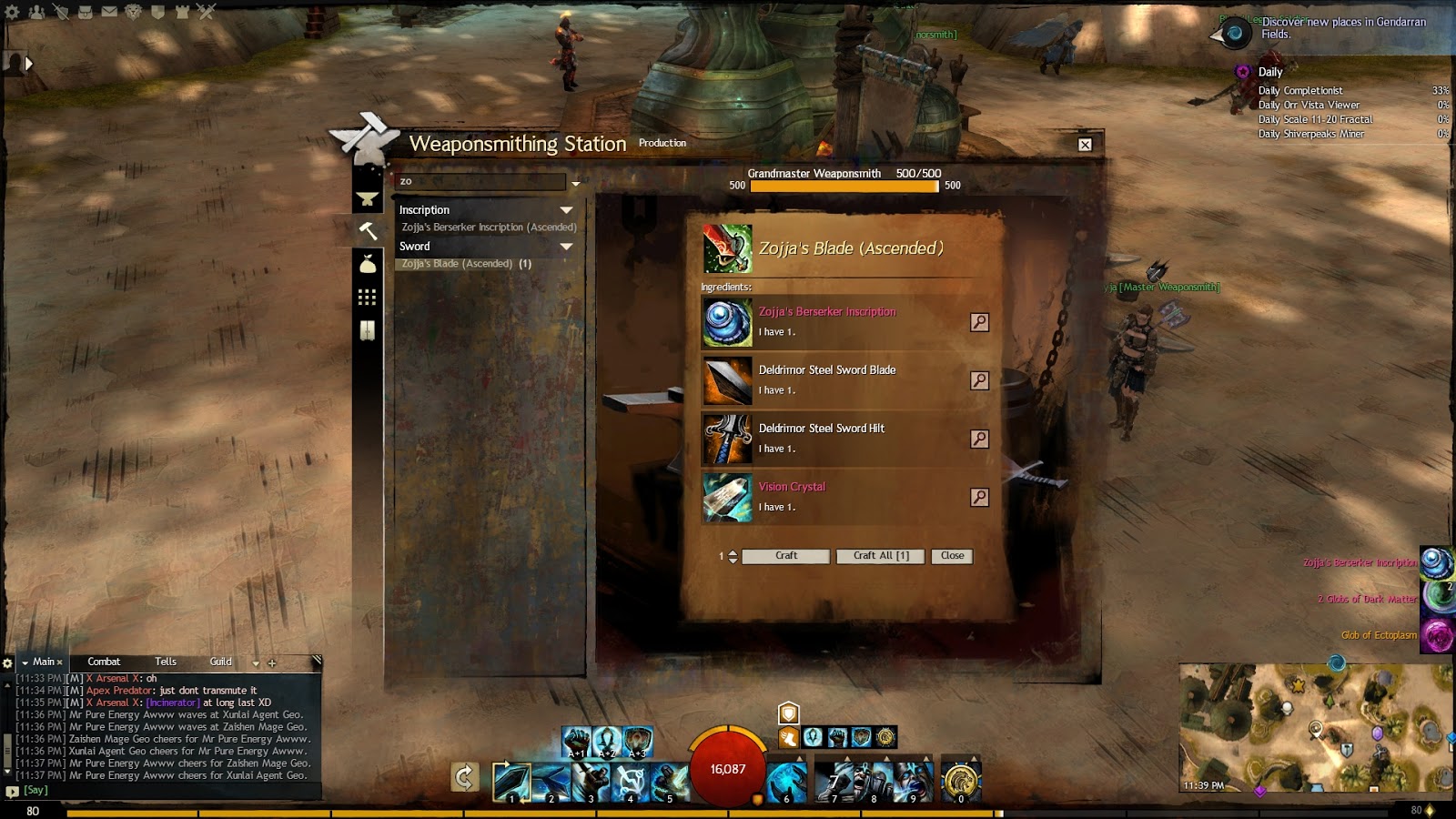The width and height of the screenshot is (1456, 819).
Task: Close the recipe panel with Close button
Action: point(952,556)
